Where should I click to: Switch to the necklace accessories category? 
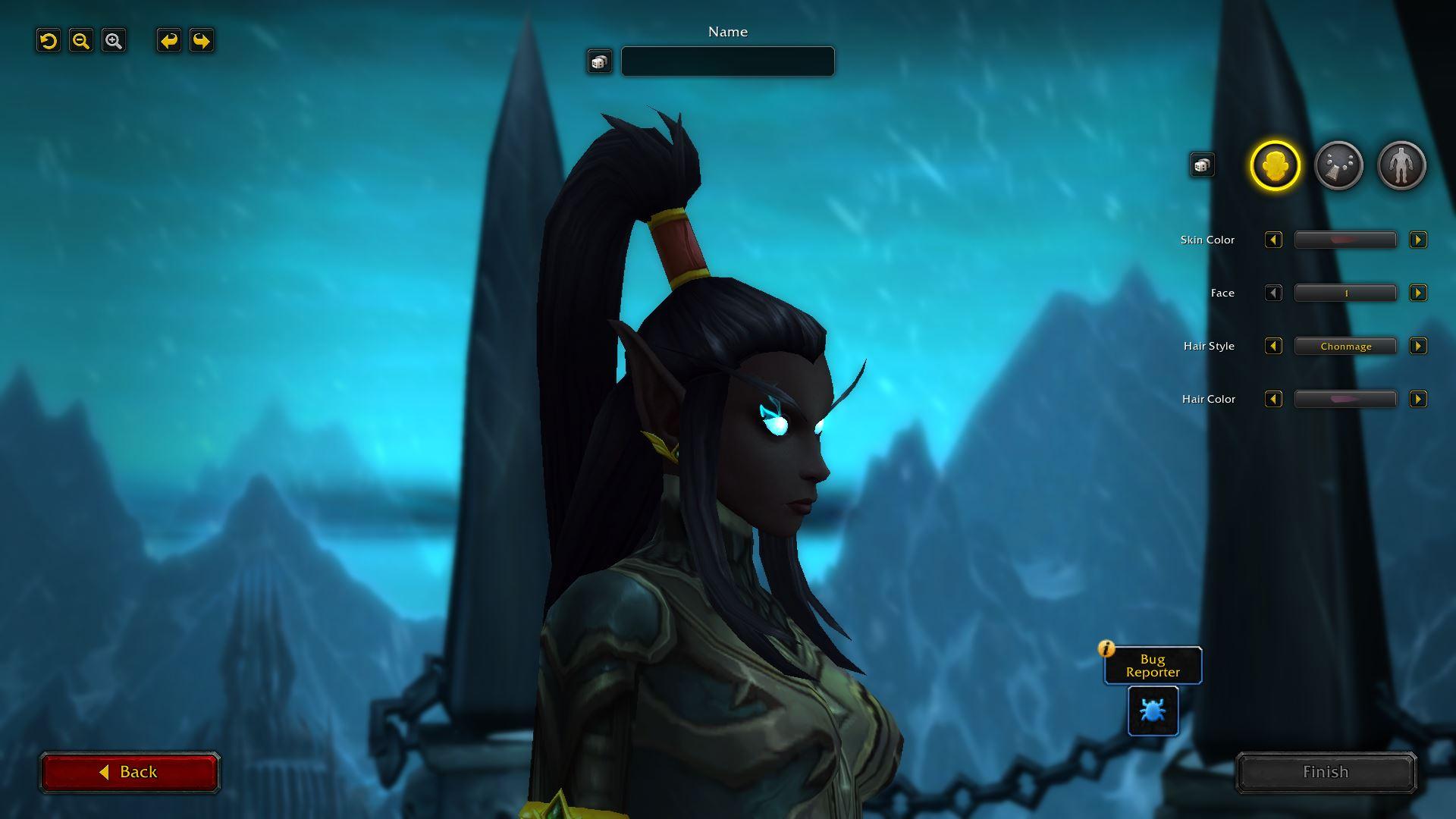(1338, 165)
